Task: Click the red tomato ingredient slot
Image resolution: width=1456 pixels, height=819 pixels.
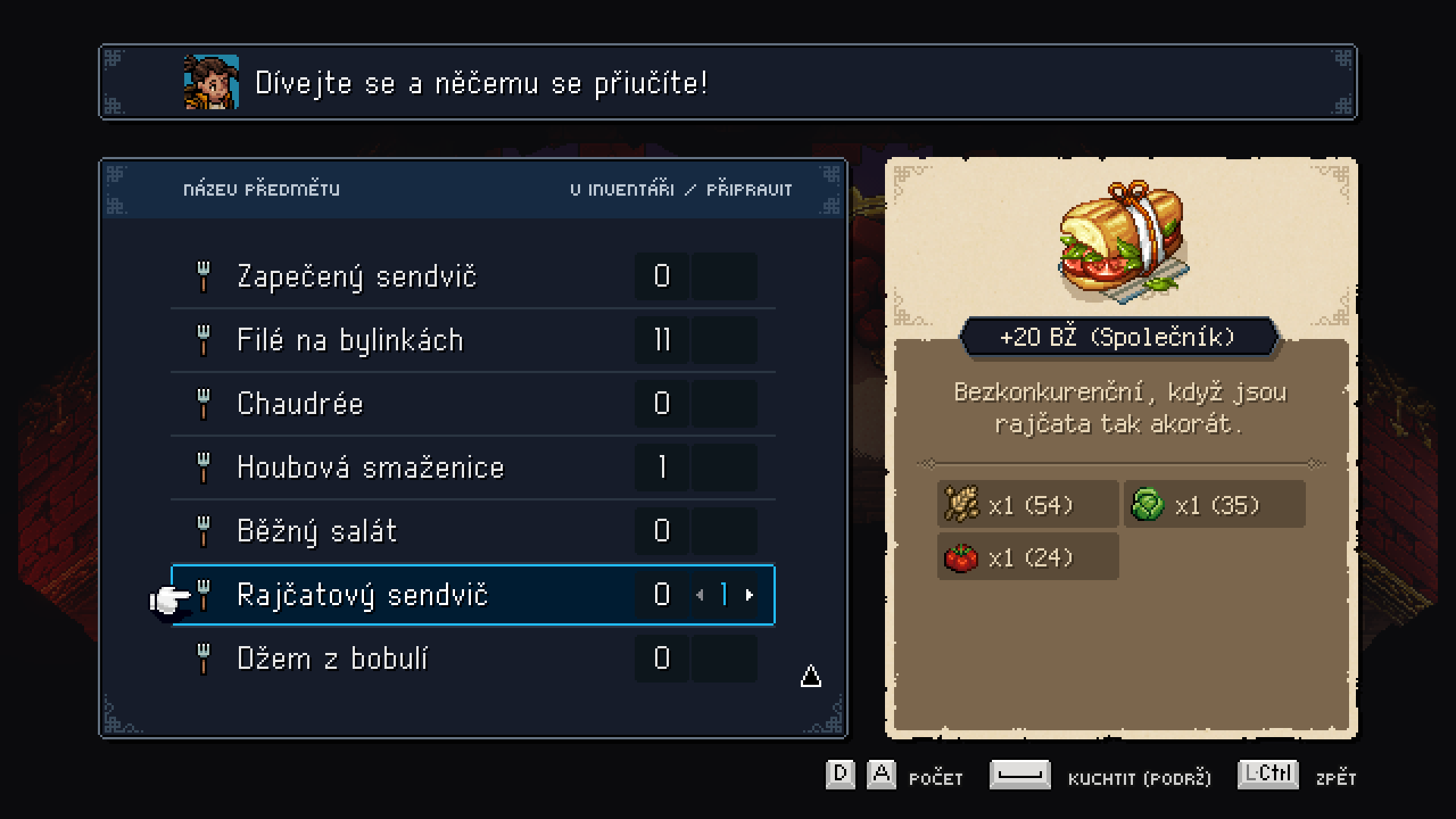Action: [1027, 557]
